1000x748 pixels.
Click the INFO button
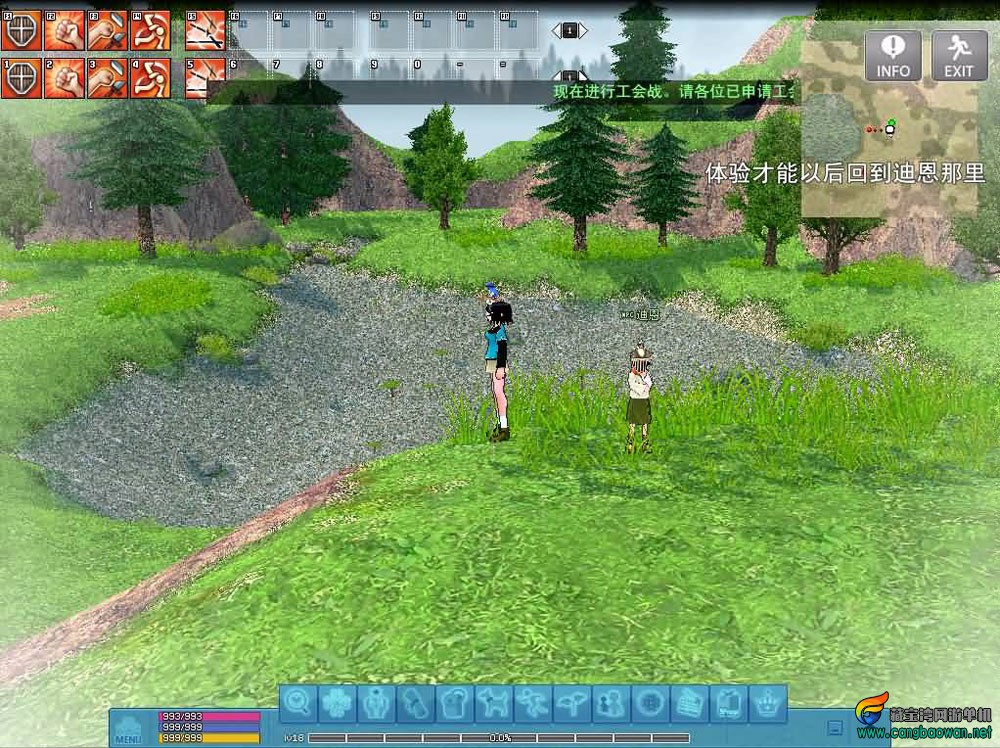[893, 54]
